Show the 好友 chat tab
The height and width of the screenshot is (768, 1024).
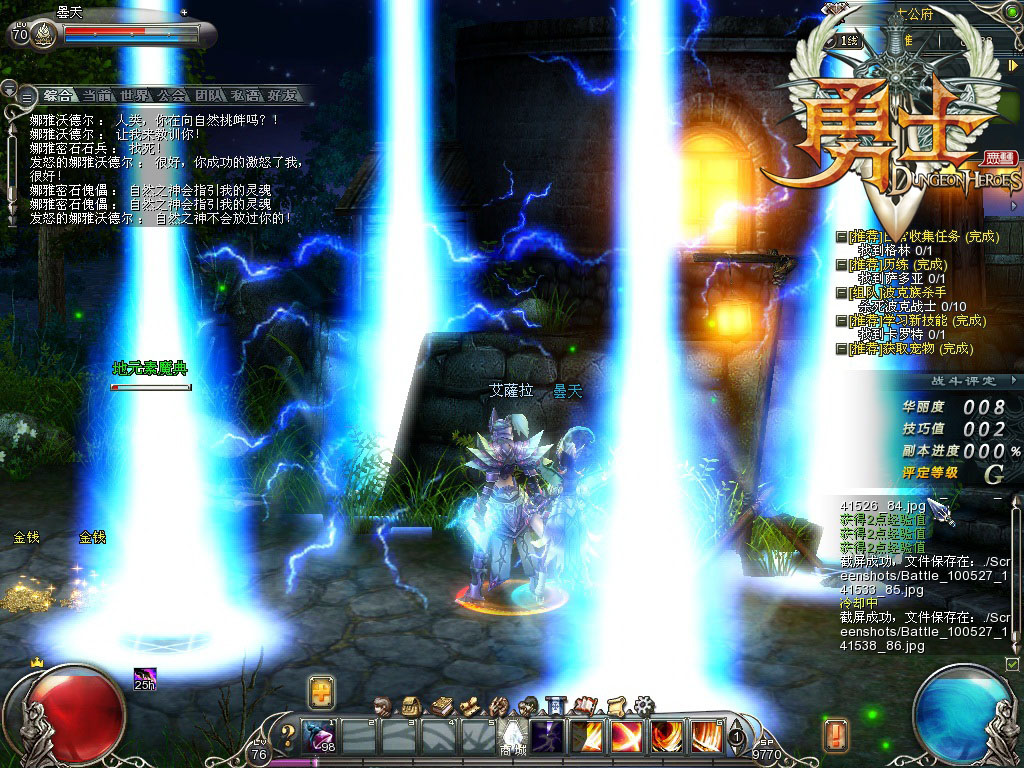click(x=283, y=96)
